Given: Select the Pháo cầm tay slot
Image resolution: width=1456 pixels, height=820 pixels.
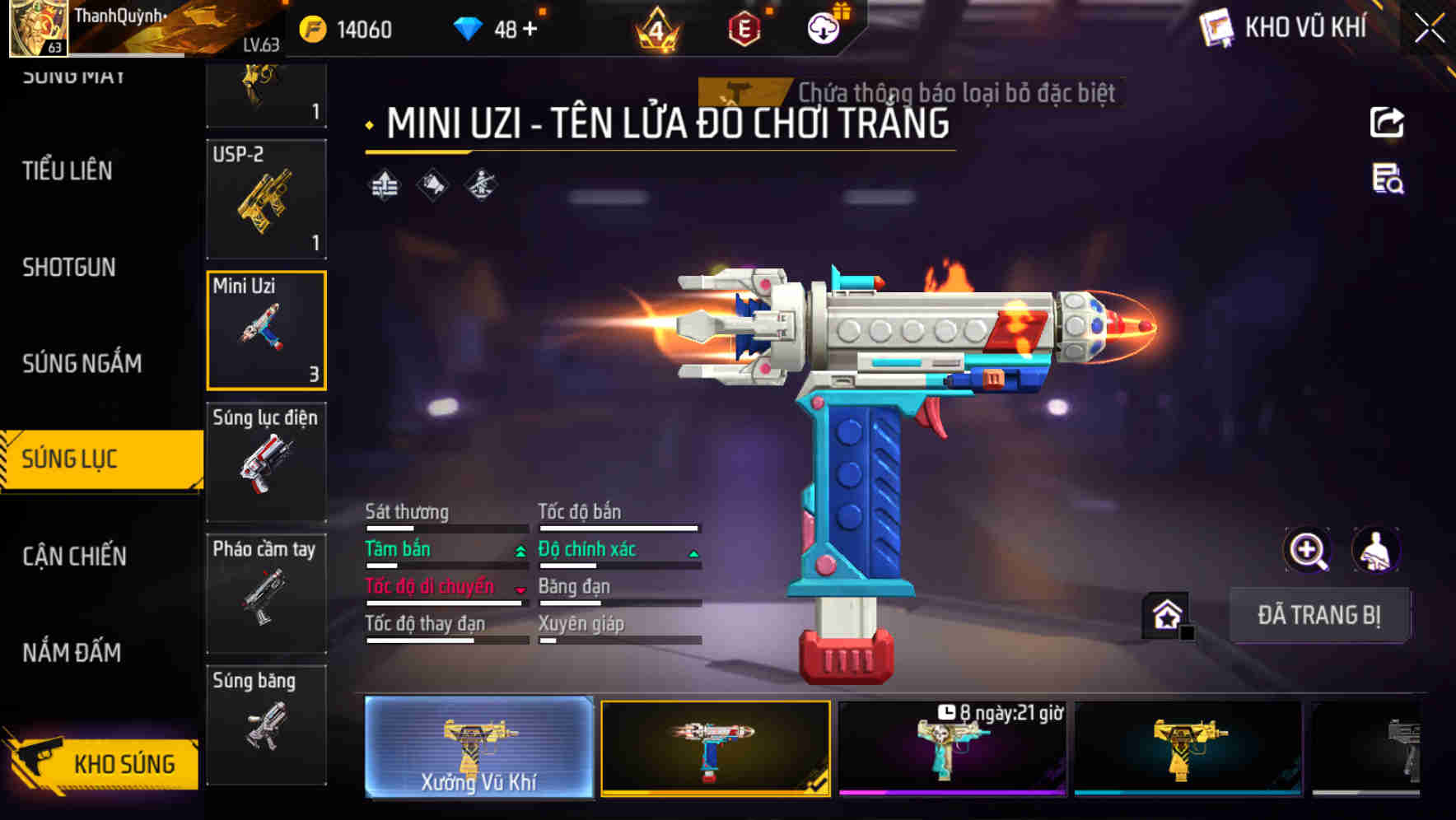Looking at the screenshot, I should (266, 594).
